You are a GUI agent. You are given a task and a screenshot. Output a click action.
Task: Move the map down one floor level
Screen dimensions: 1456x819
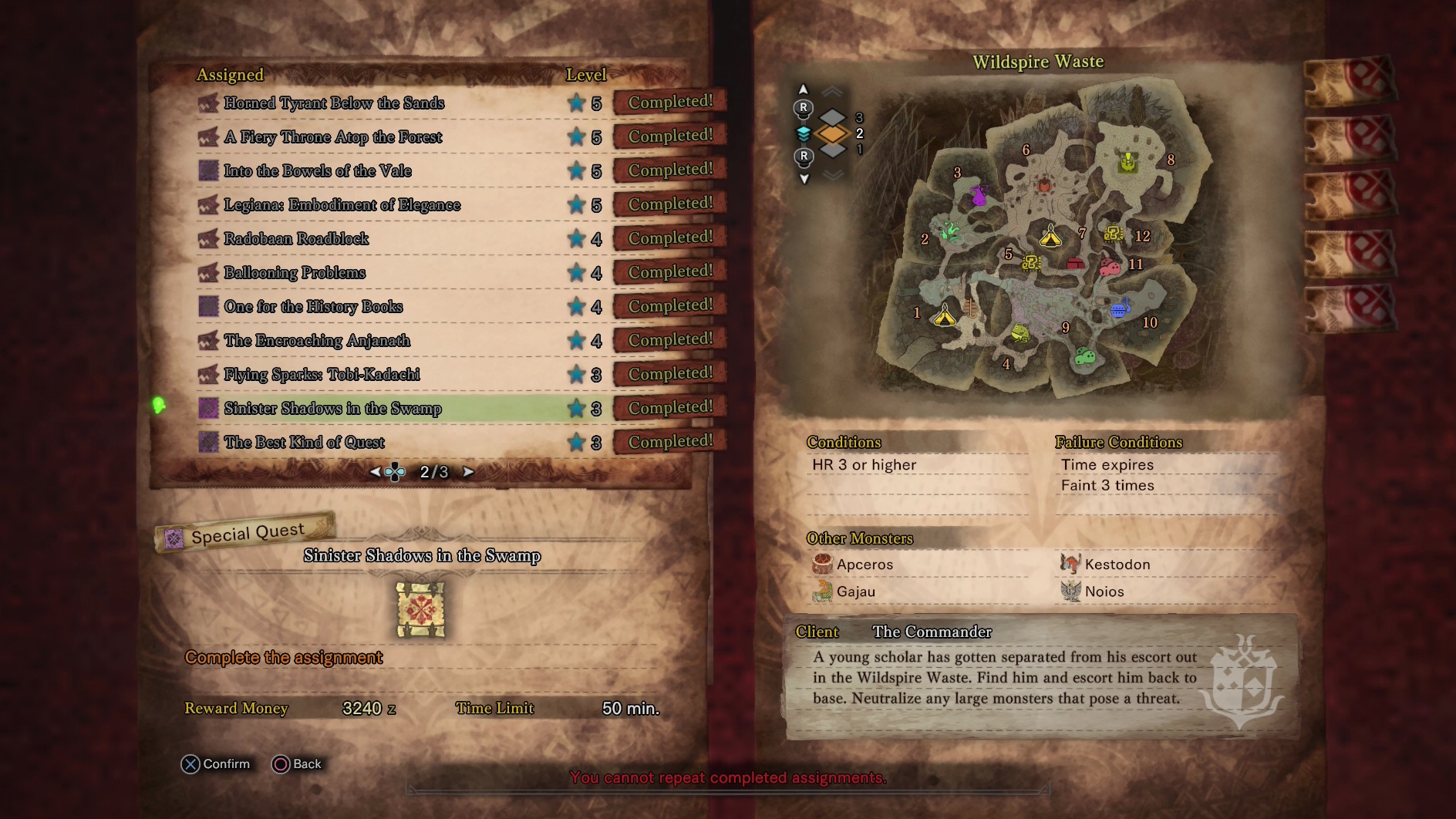804,179
